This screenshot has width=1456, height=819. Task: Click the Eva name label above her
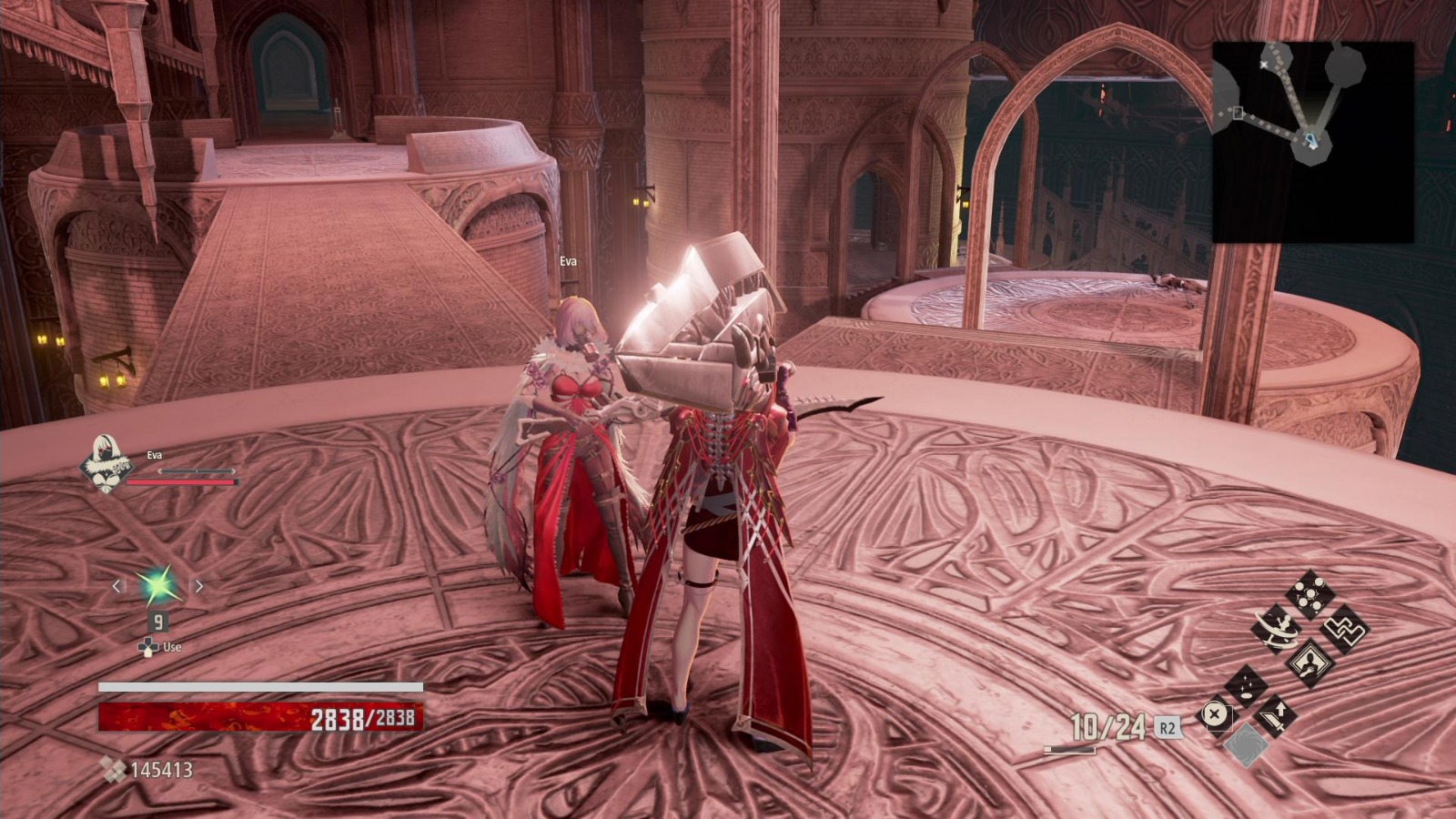click(569, 261)
